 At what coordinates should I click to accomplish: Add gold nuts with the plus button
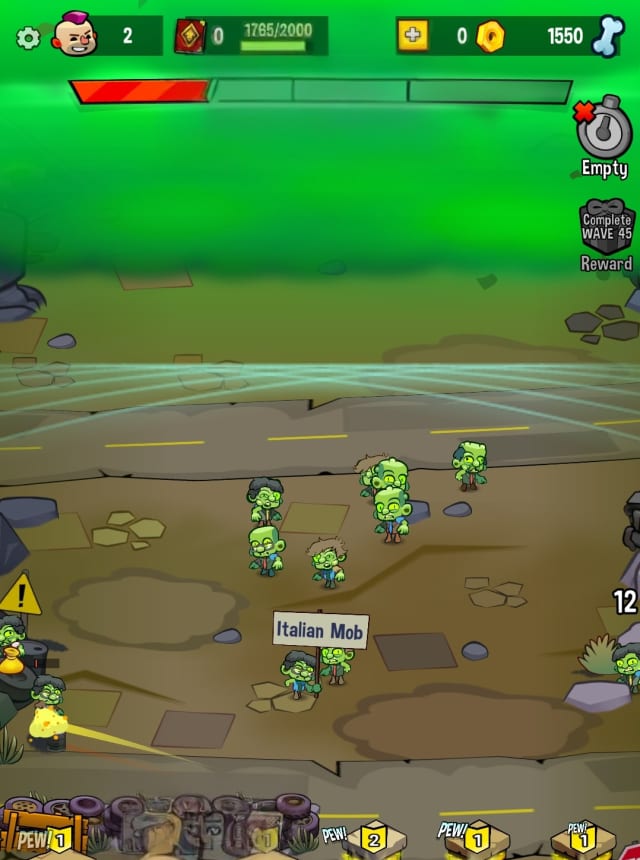tap(412, 36)
